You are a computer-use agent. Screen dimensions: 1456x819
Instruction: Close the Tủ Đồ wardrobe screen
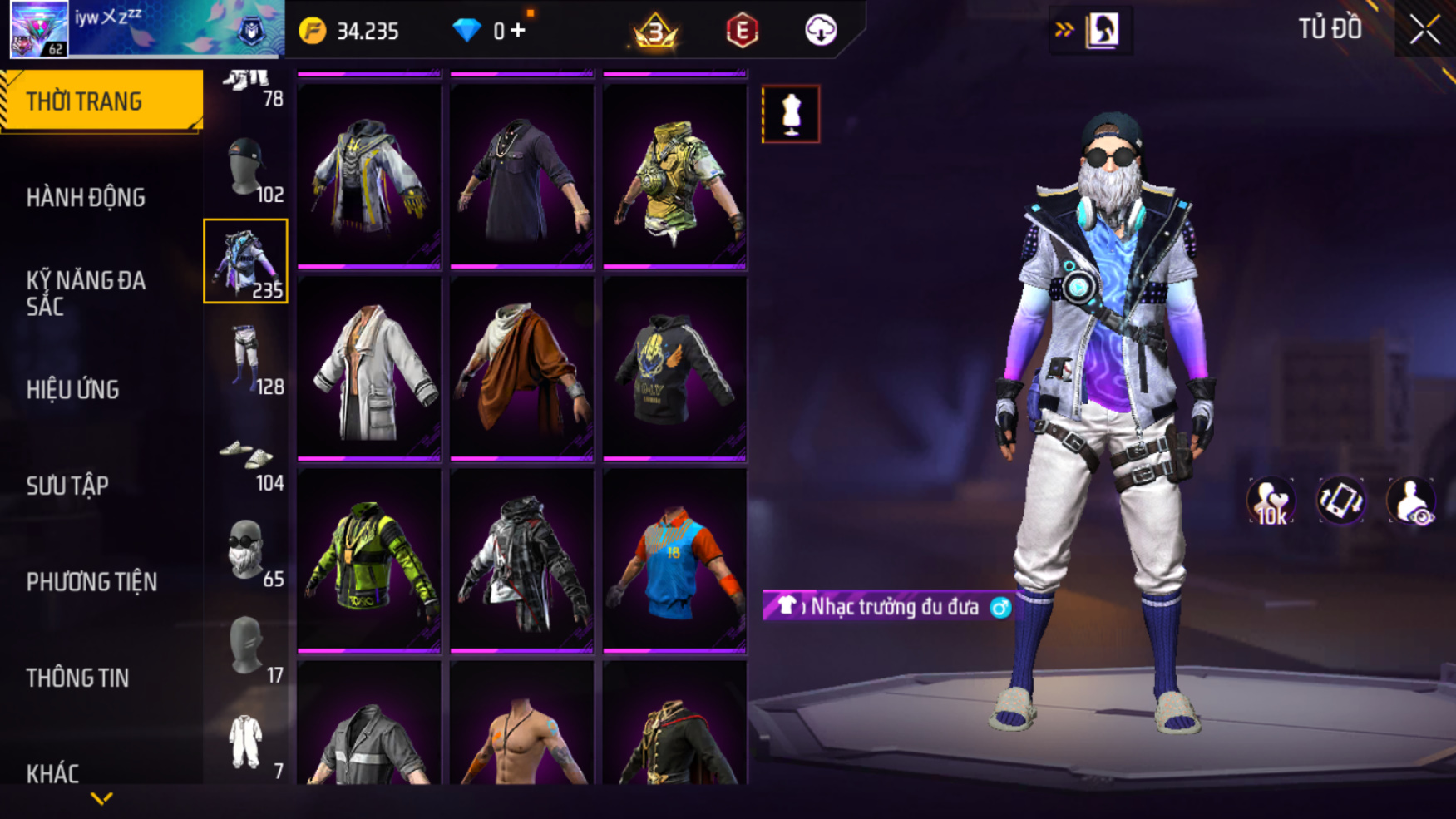pos(1424,31)
